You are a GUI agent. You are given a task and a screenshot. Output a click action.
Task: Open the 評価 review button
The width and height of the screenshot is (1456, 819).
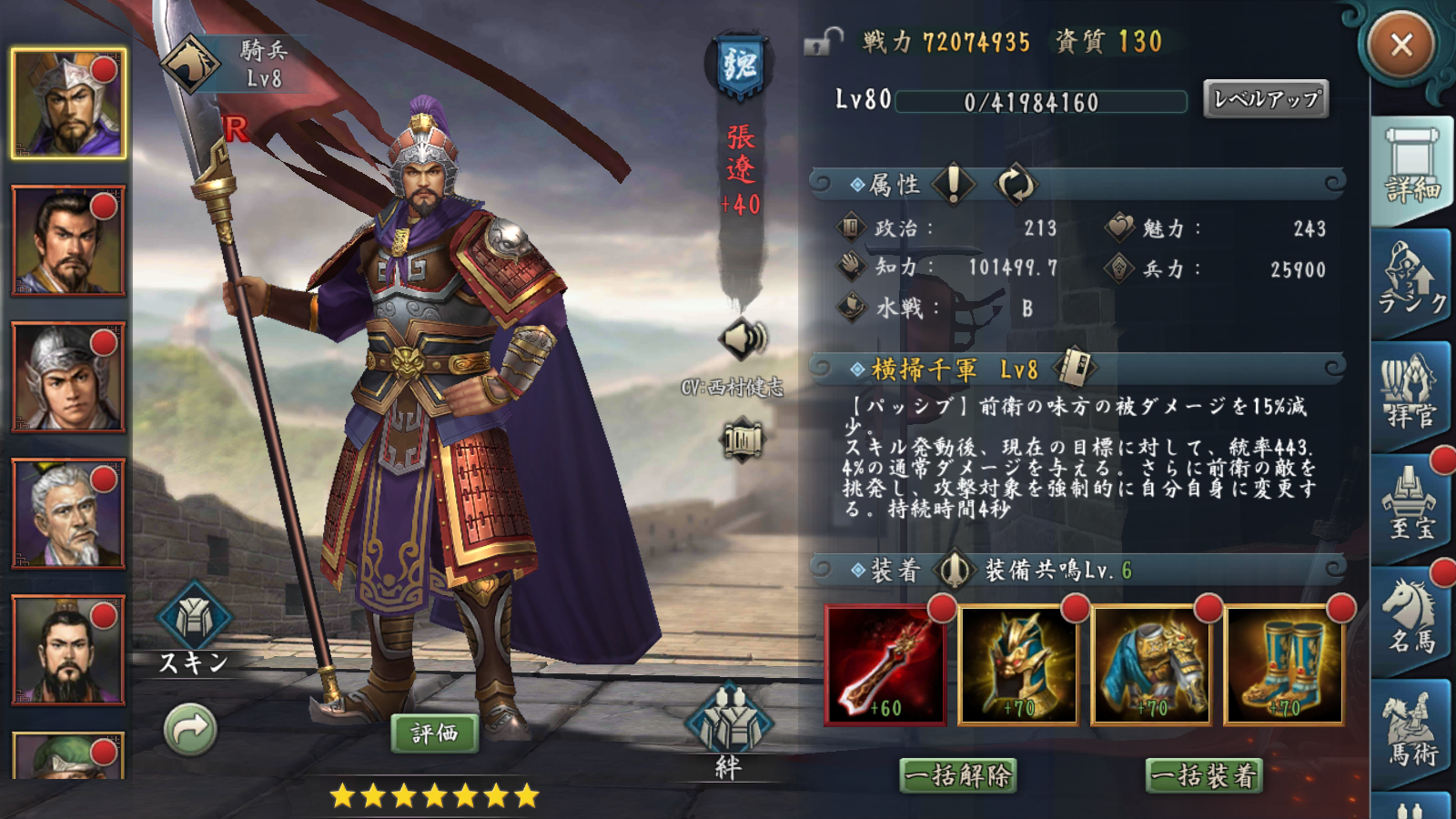[434, 733]
